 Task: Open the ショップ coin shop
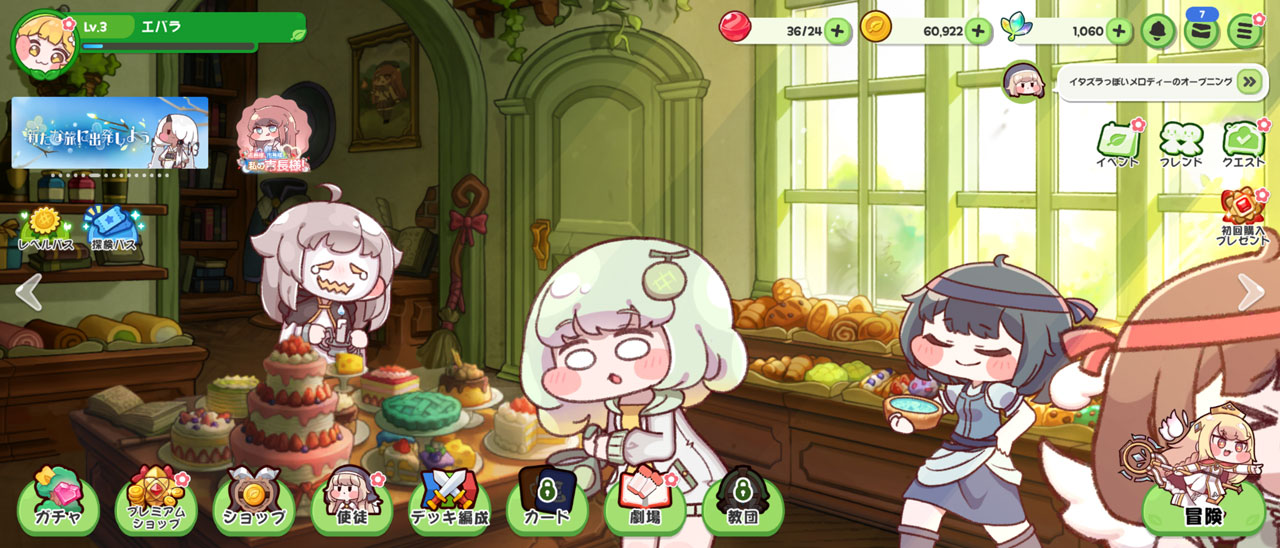pyautogui.click(x=254, y=503)
